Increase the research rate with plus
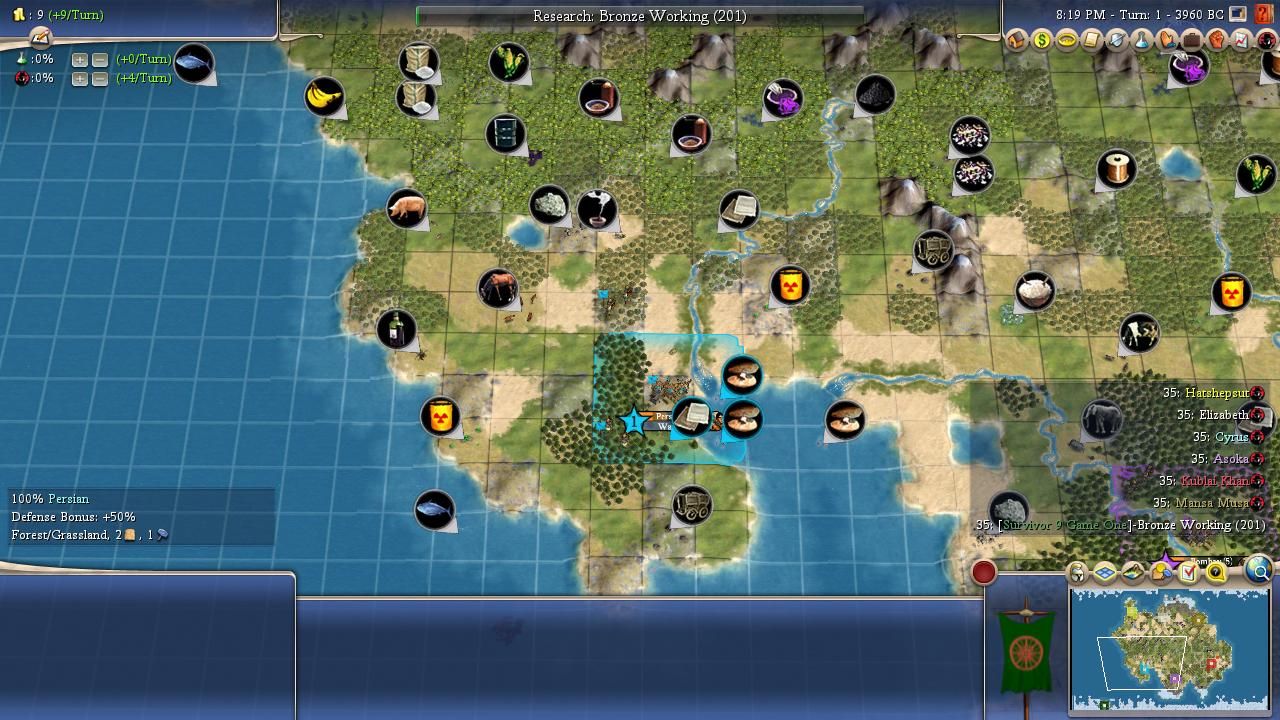Screen dimensions: 1280x720 pyautogui.click(x=79, y=59)
